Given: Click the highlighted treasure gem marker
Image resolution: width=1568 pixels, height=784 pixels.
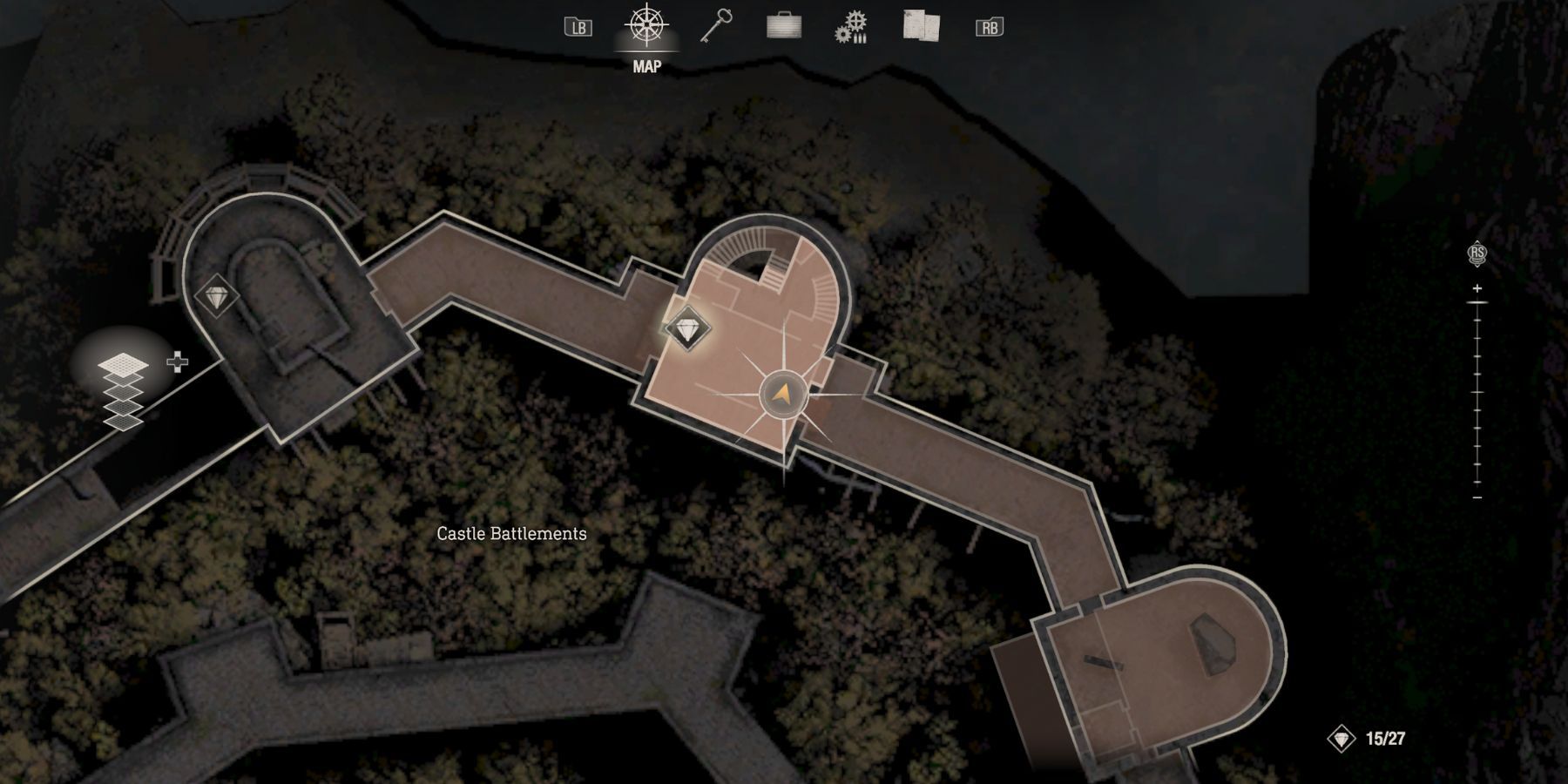Looking at the screenshot, I should tap(687, 330).
